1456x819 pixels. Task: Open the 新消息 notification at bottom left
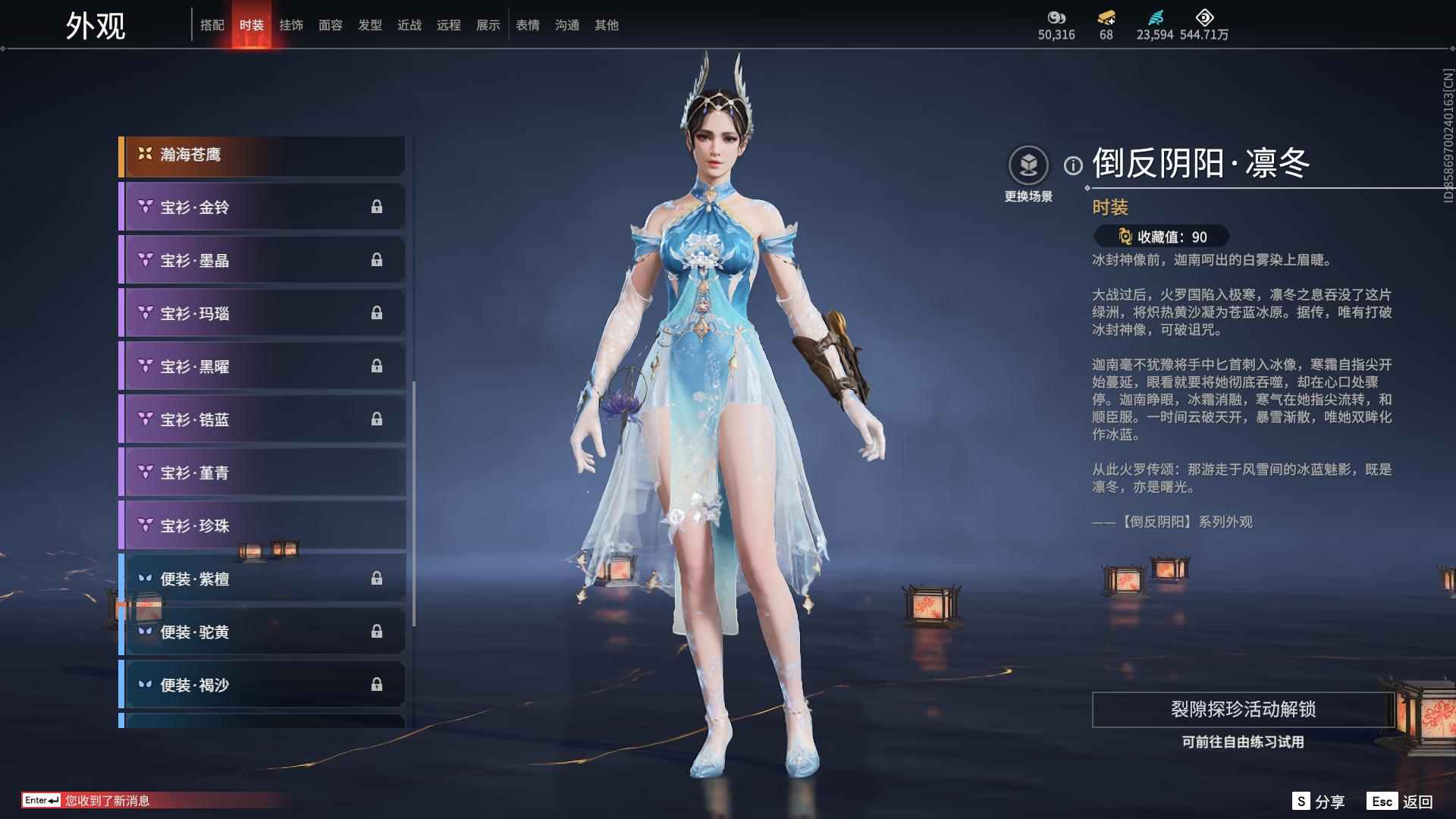pos(106,798)
